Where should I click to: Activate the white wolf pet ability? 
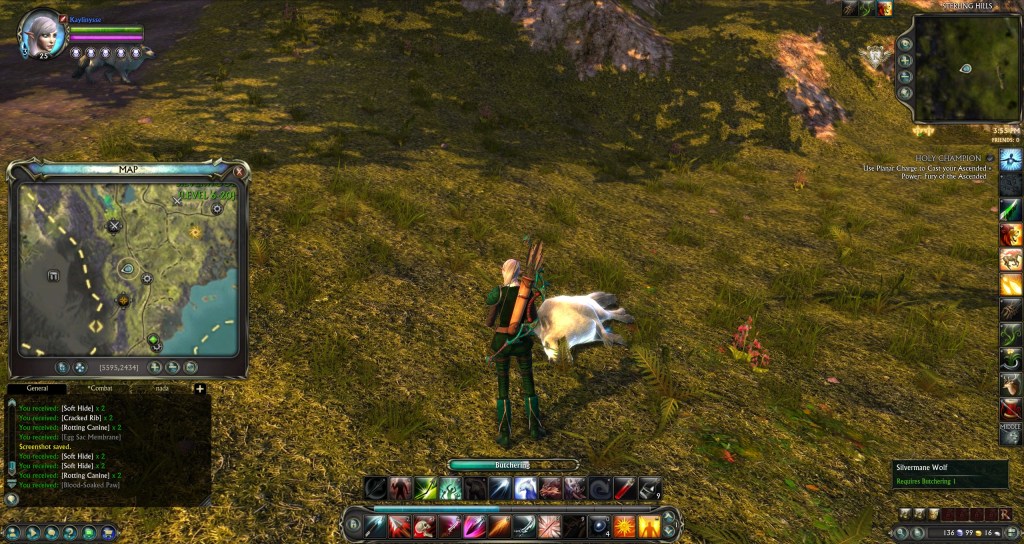click(x=526, y=489)
